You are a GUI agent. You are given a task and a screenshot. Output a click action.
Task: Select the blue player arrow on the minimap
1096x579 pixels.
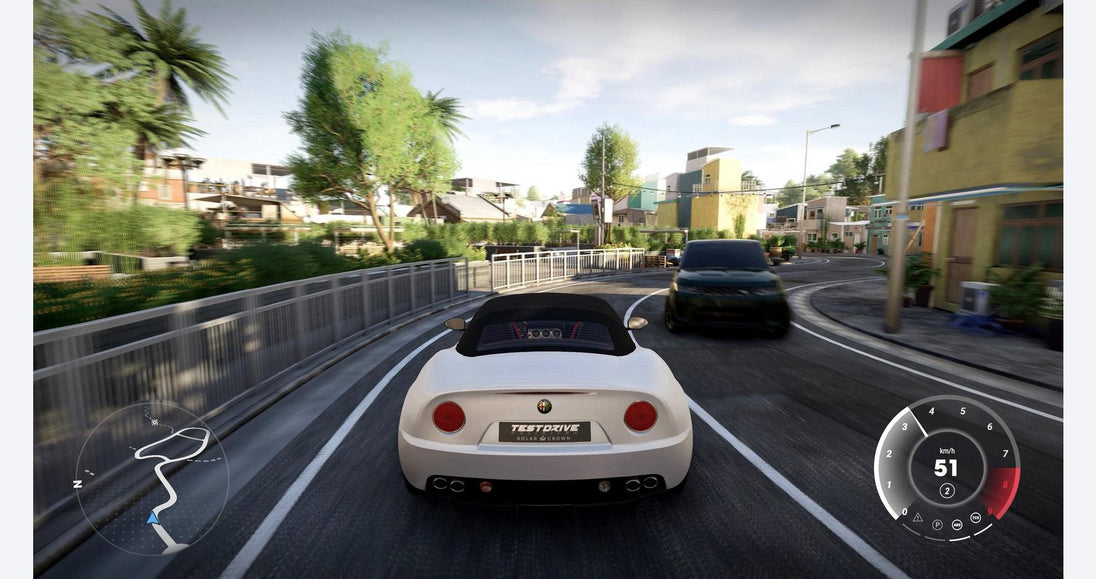click(152, 517)
